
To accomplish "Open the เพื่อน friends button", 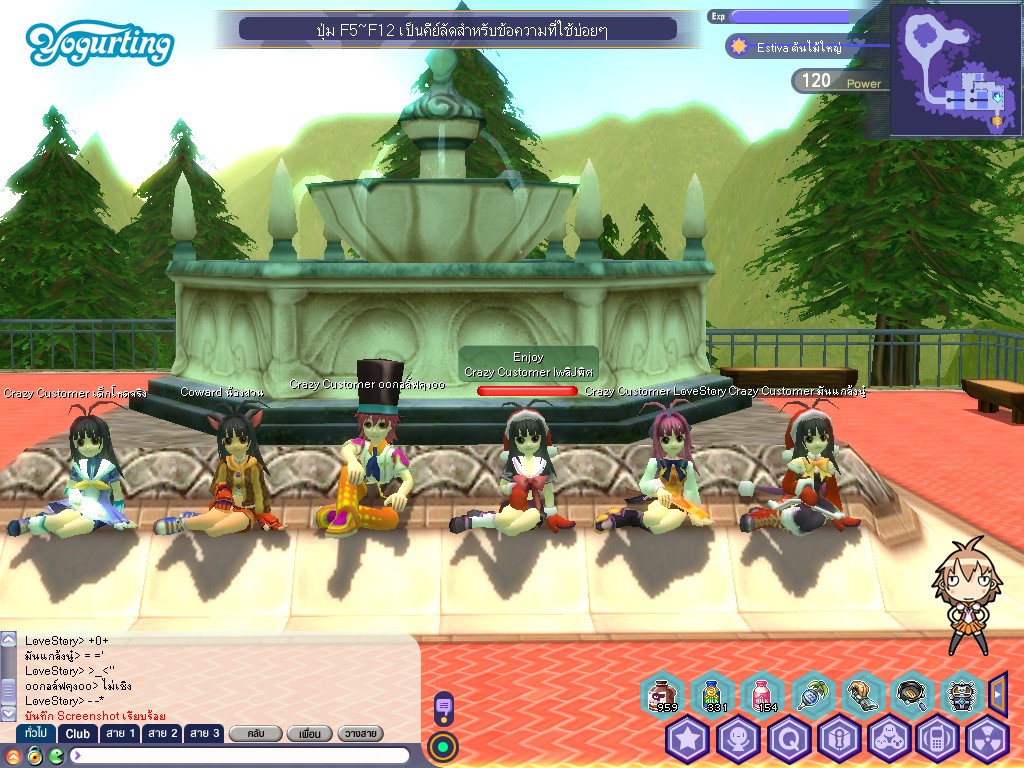I will [309, 734].
